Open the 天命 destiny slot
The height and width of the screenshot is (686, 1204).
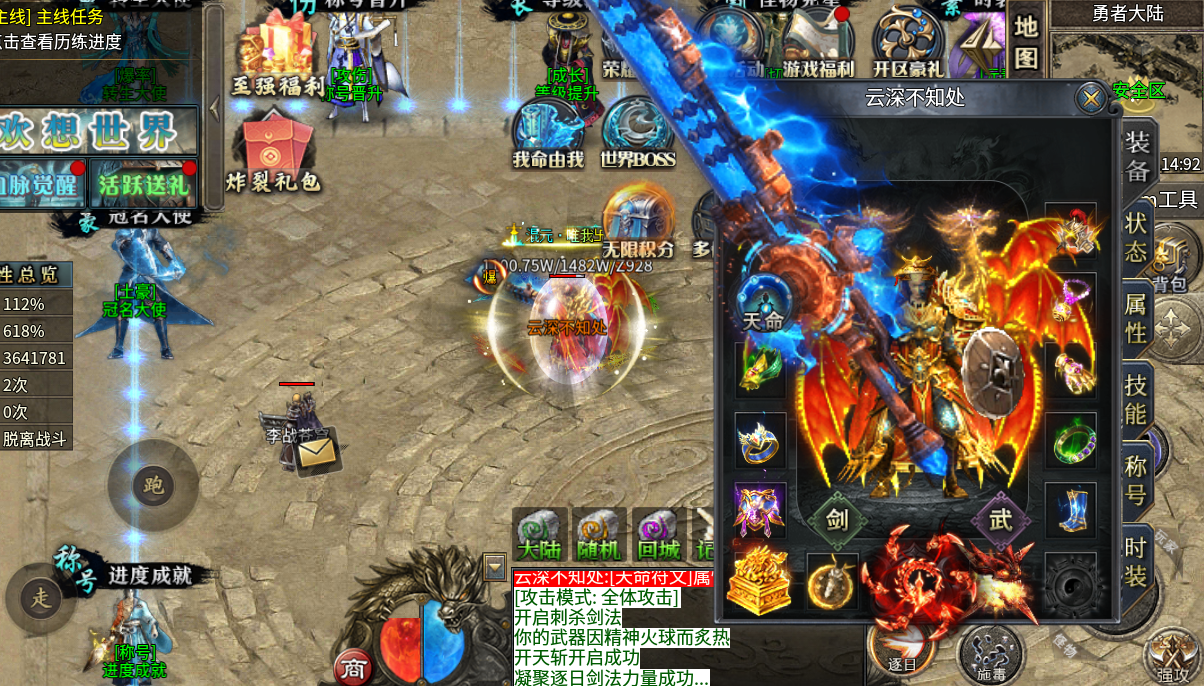(762, 305)
